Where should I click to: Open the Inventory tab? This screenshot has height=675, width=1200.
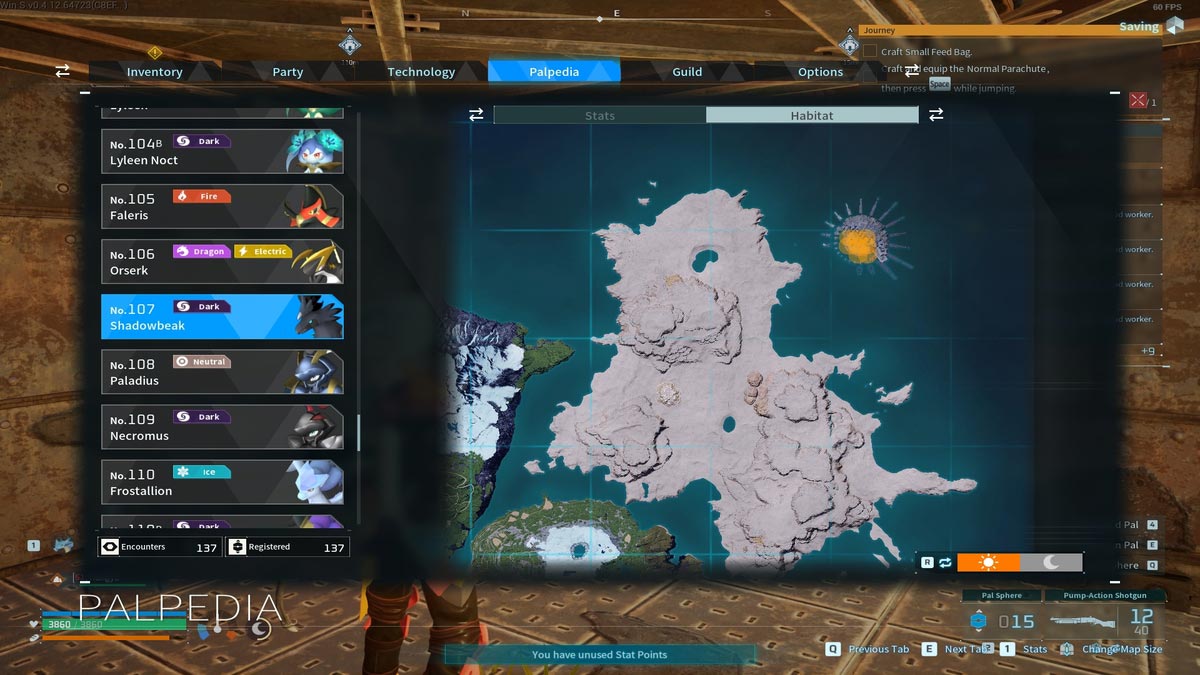(154, 72)
